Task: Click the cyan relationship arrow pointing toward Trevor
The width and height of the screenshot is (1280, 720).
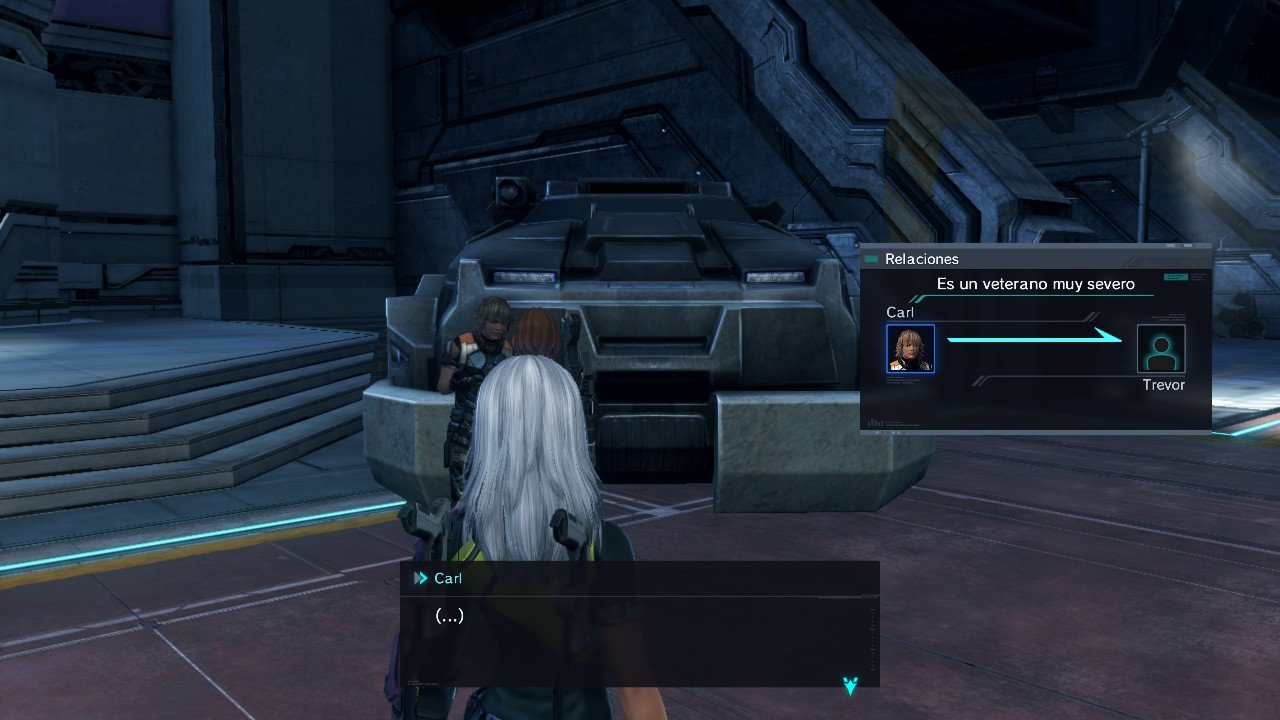Action: (x=1034, y=339)
